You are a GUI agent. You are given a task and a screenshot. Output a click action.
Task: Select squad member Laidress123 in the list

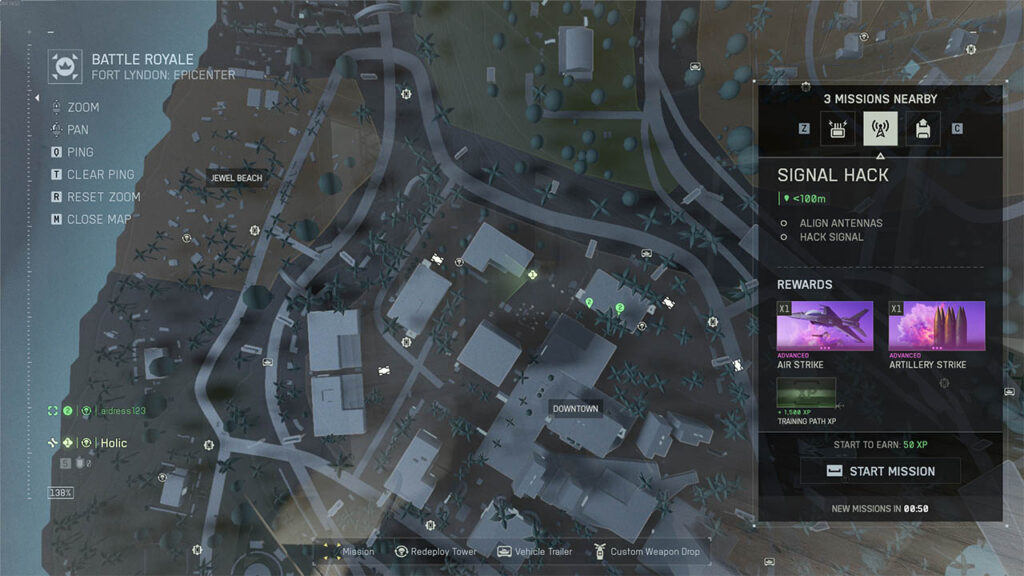(120, 410)
